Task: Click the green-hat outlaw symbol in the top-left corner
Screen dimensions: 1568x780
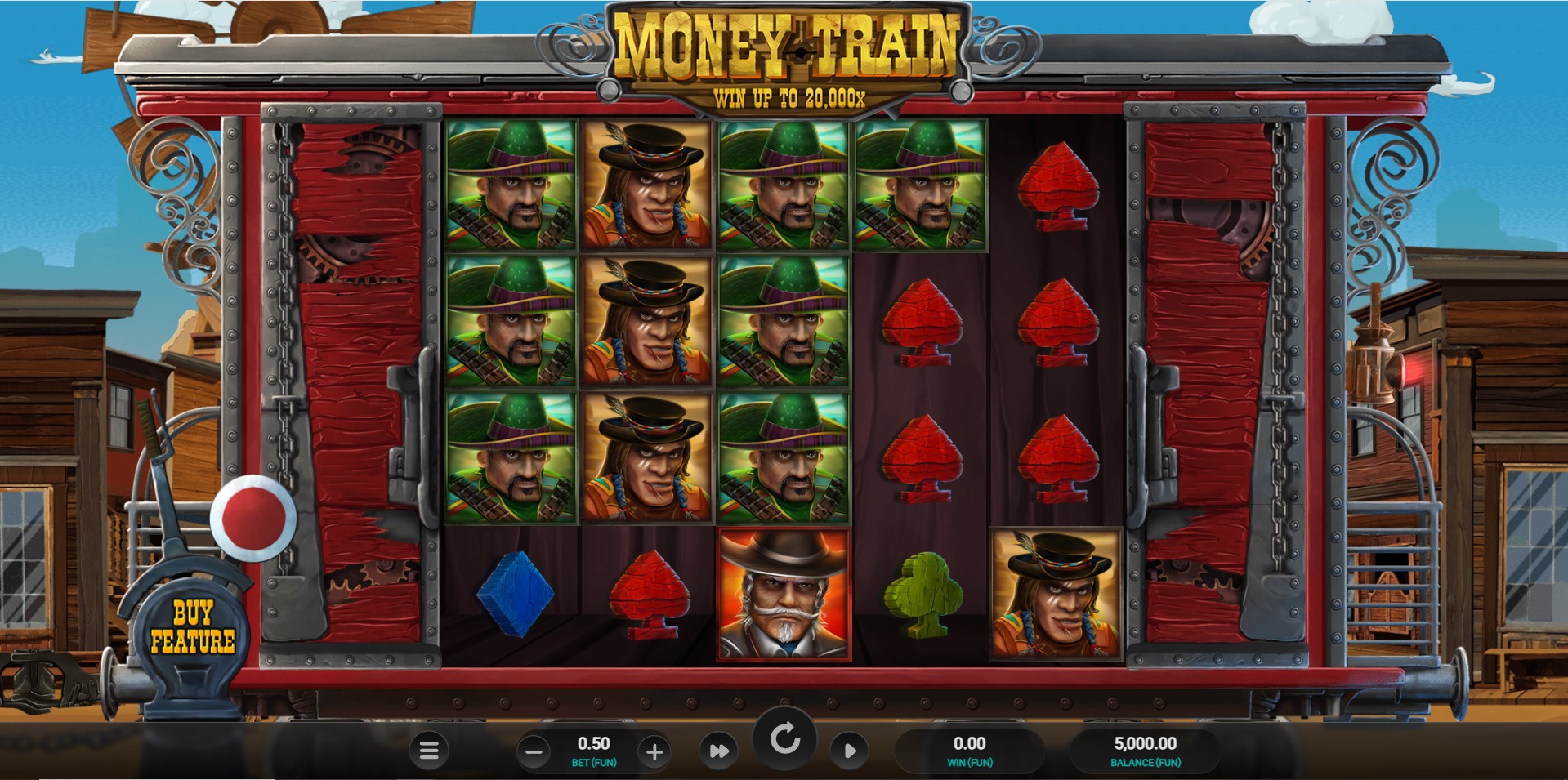Action: tap(510, 186)
